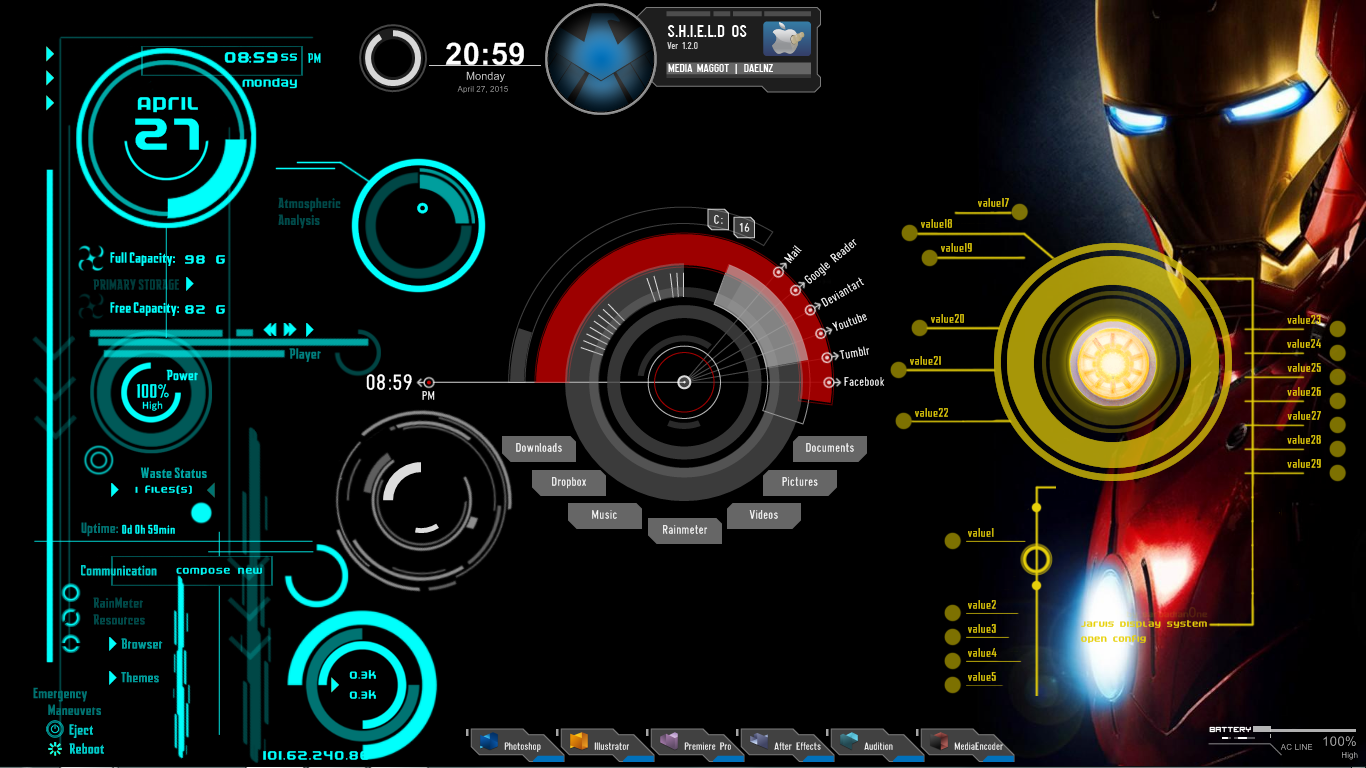
Task: Open the Facebook shortcut on the radial menu
Action: tap(858, 381)
